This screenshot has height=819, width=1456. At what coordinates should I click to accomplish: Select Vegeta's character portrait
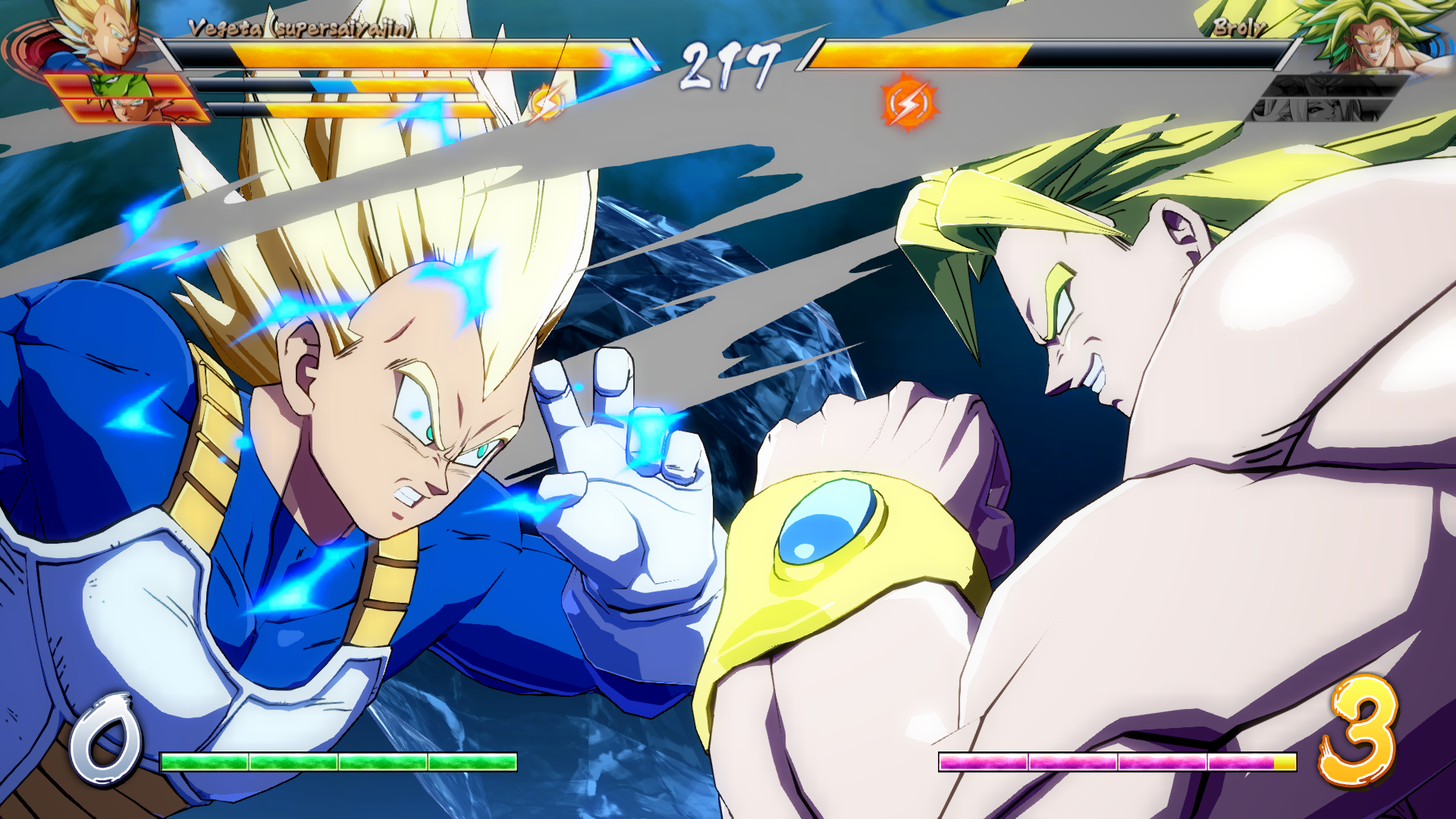99,34
